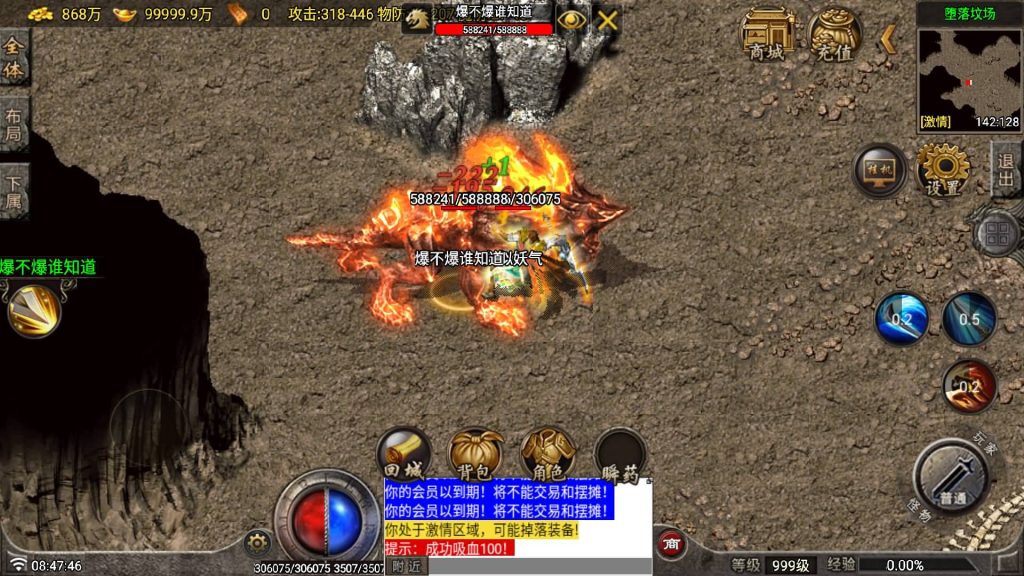This screenshot has width=1024, height=576.
Task: Collapse the top menu with the arrow
Action: pos(887,39)
